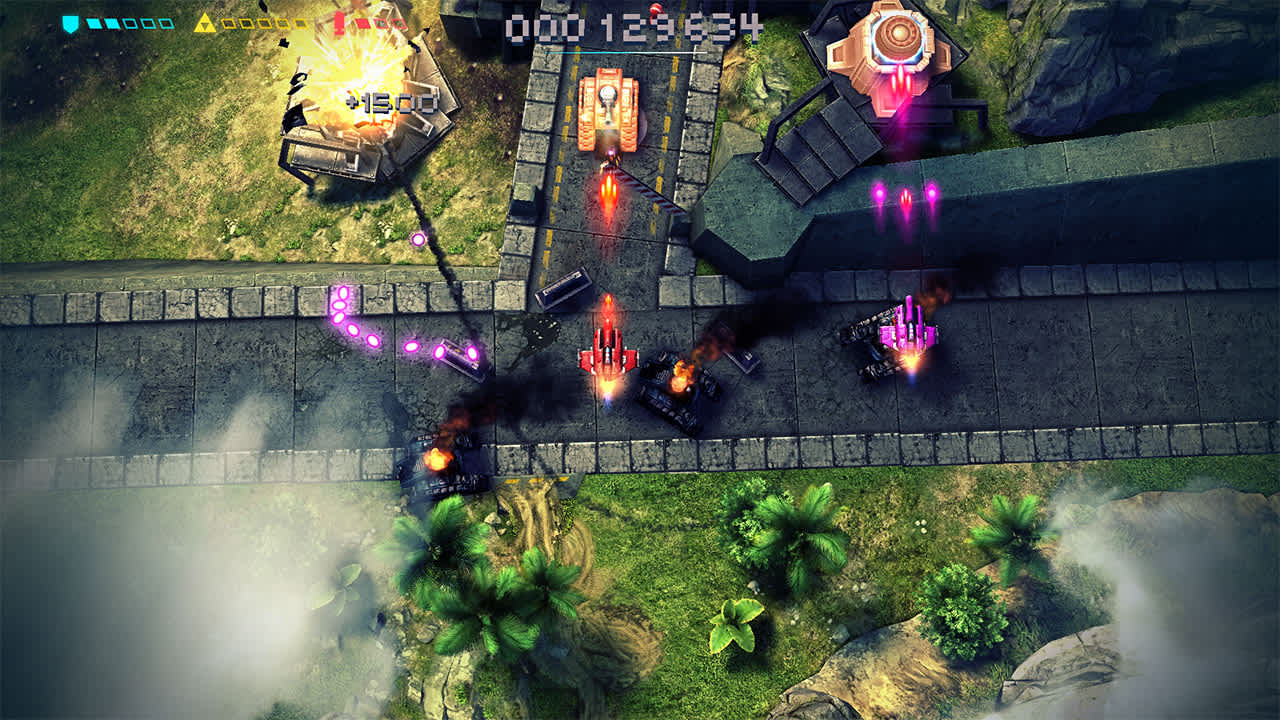Toggle the filled red ammo segment
This screenshot has height=720, width=1280.
[x=364, y=23]
